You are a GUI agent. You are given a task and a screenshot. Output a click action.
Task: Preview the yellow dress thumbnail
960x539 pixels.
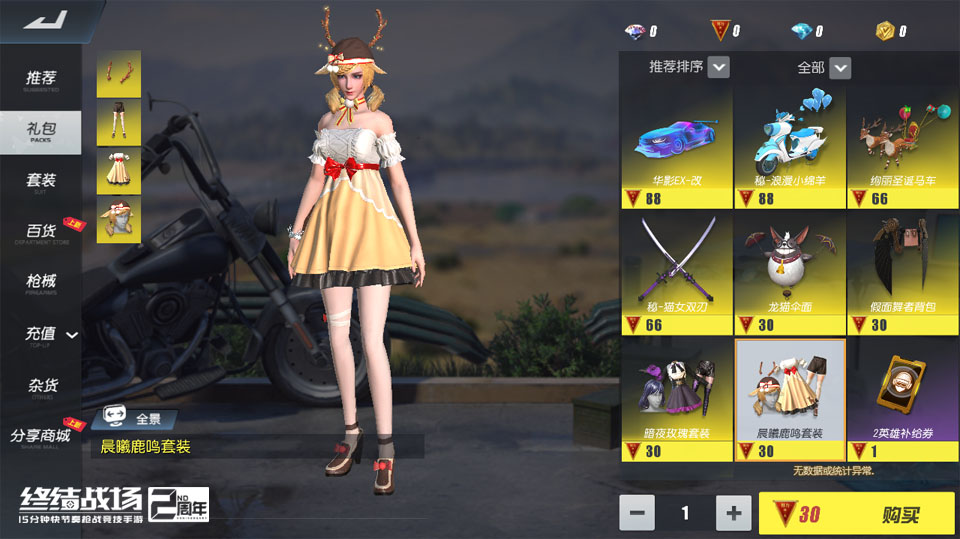(119, 171)
